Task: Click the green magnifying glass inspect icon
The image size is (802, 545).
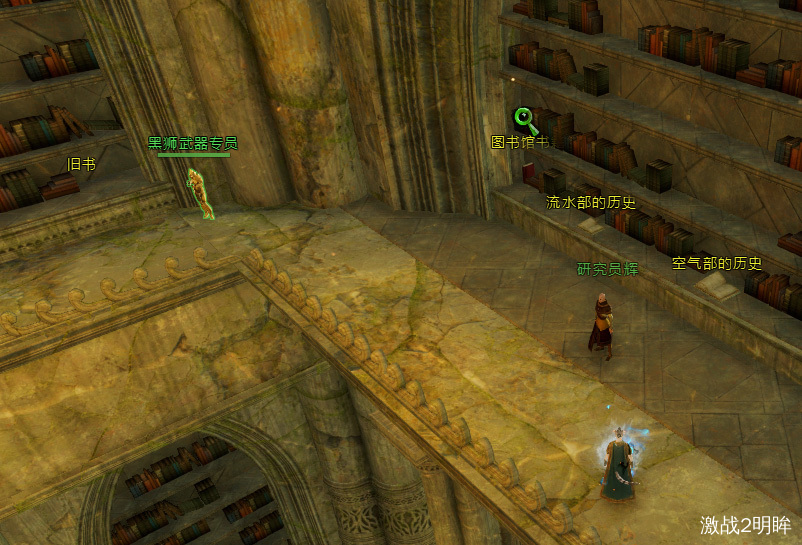Action: click(526, 121)
